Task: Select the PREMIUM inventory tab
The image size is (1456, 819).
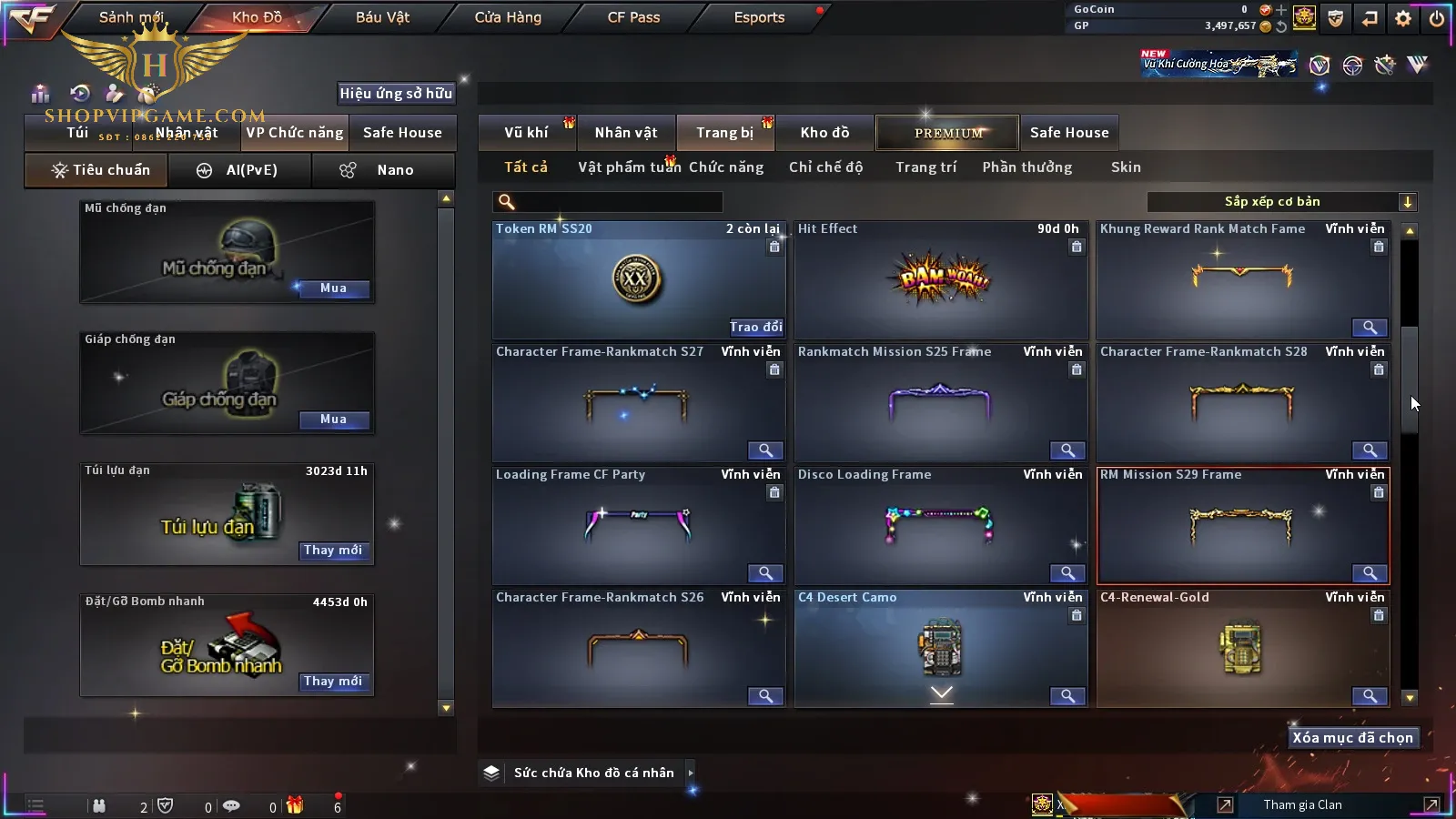Action: click(948, 133)
